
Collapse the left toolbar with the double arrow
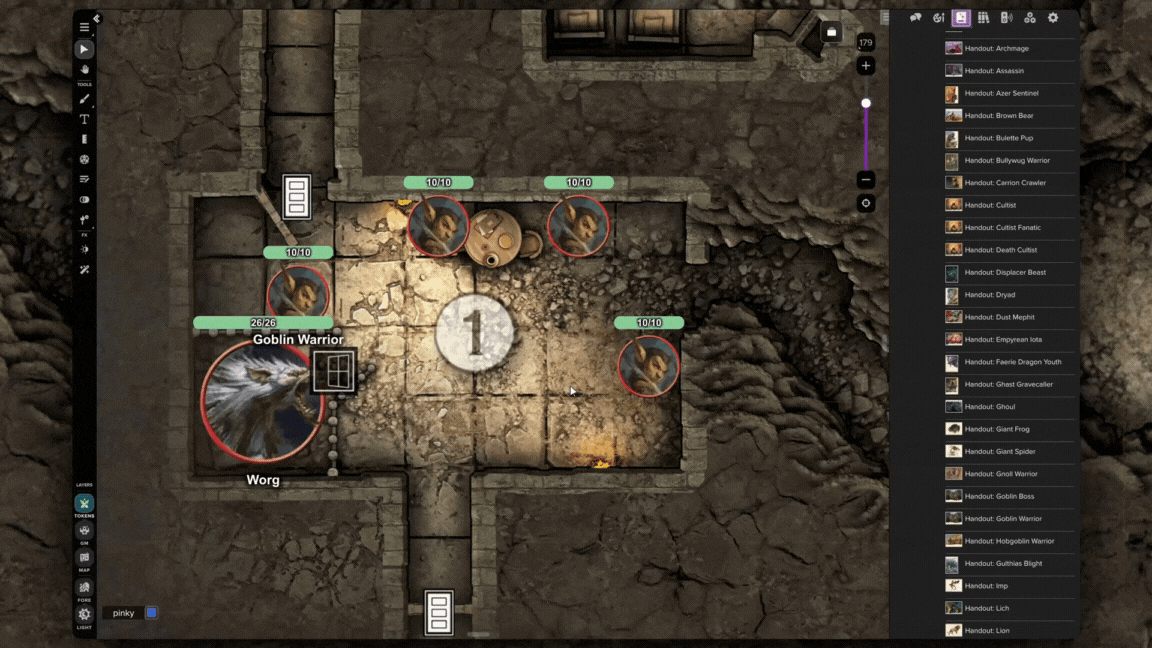pyautogui.click(x=97, y=19)
